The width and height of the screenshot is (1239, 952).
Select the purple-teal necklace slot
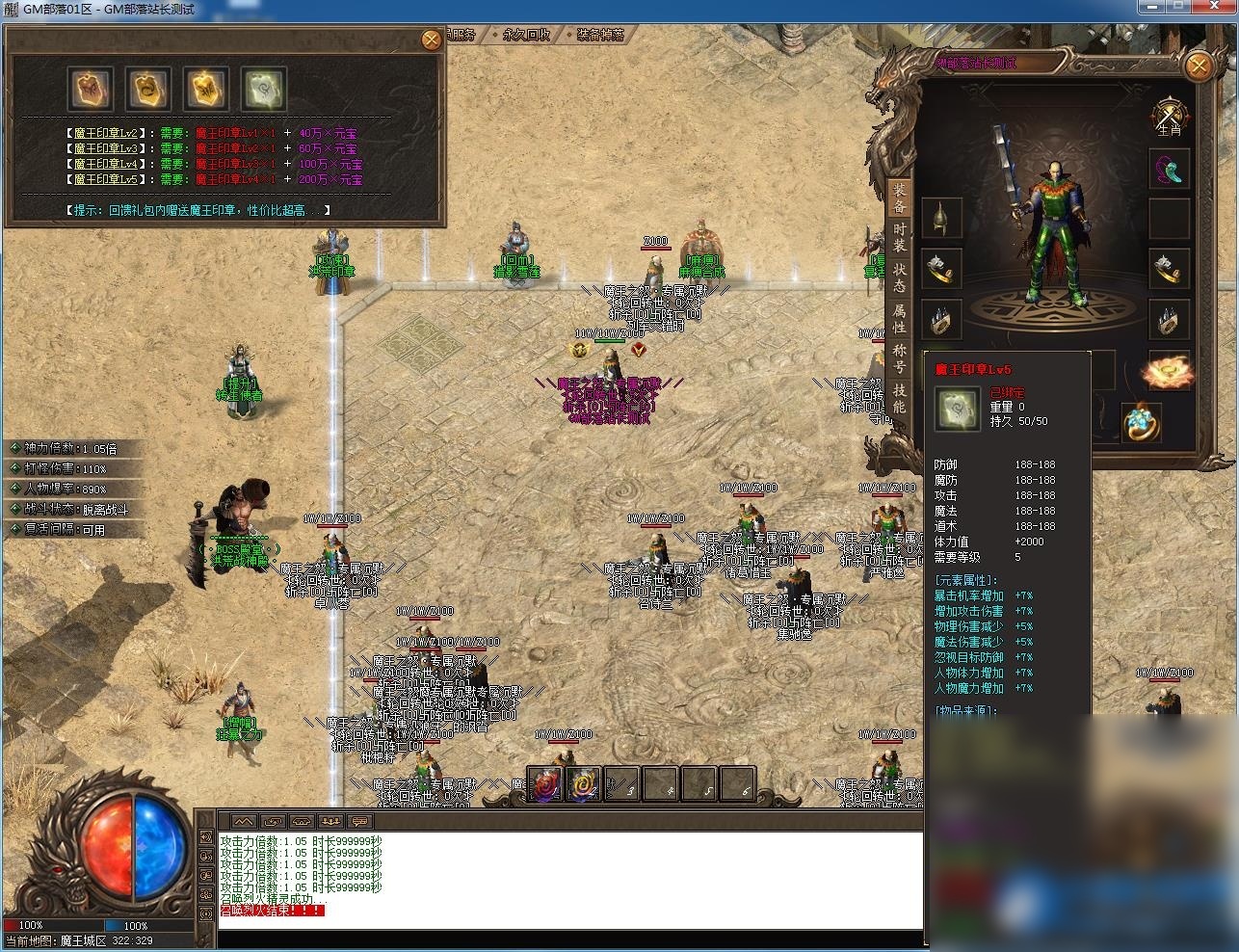point(1170,171)
